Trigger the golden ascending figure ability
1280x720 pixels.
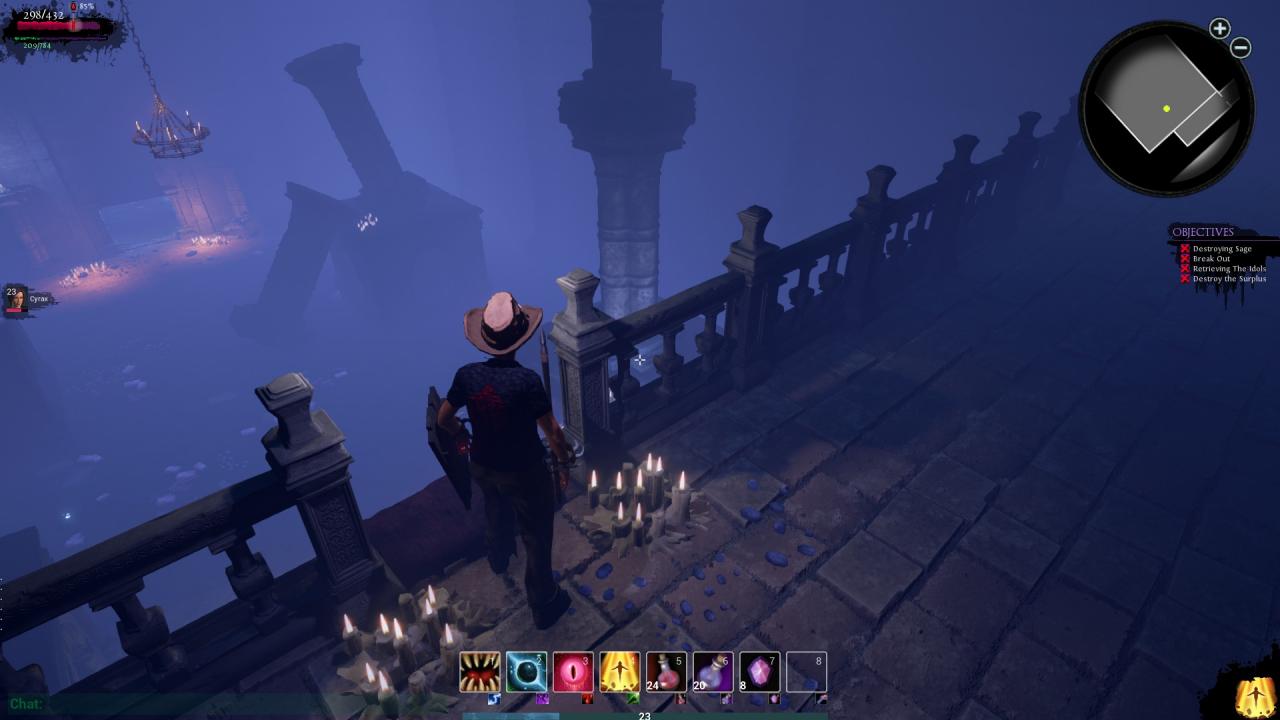pyautogui.click(x=620, y=672)
